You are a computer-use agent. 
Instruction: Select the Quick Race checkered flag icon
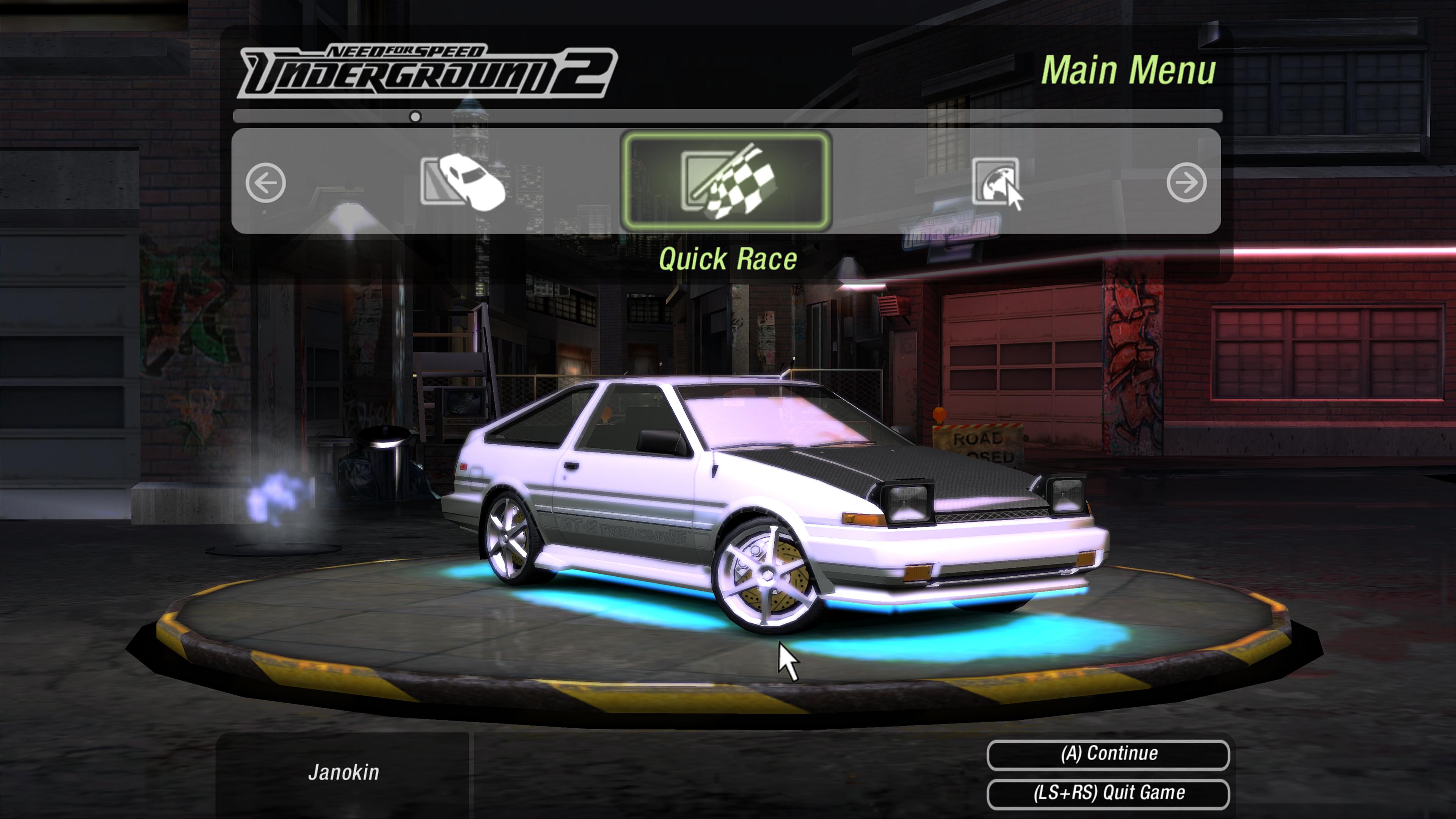(726, 181)
